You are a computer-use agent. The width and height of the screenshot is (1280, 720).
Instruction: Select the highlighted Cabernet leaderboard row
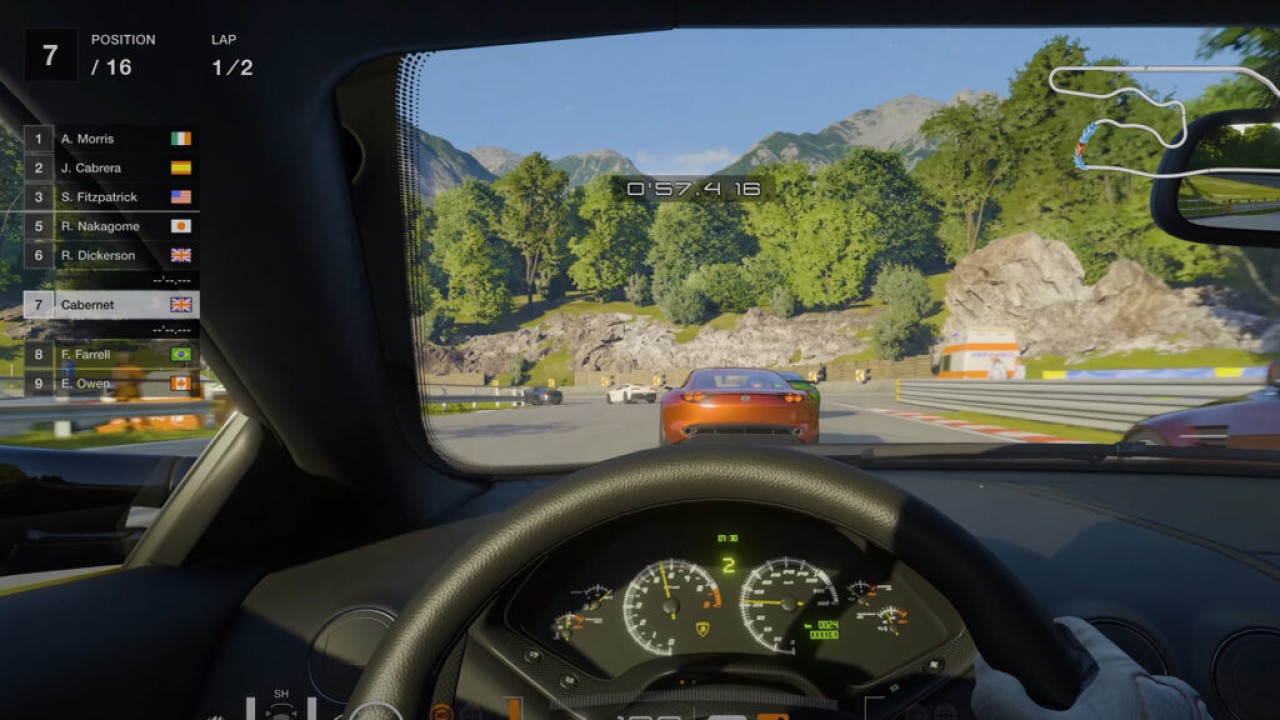click(x=100, y=304)
